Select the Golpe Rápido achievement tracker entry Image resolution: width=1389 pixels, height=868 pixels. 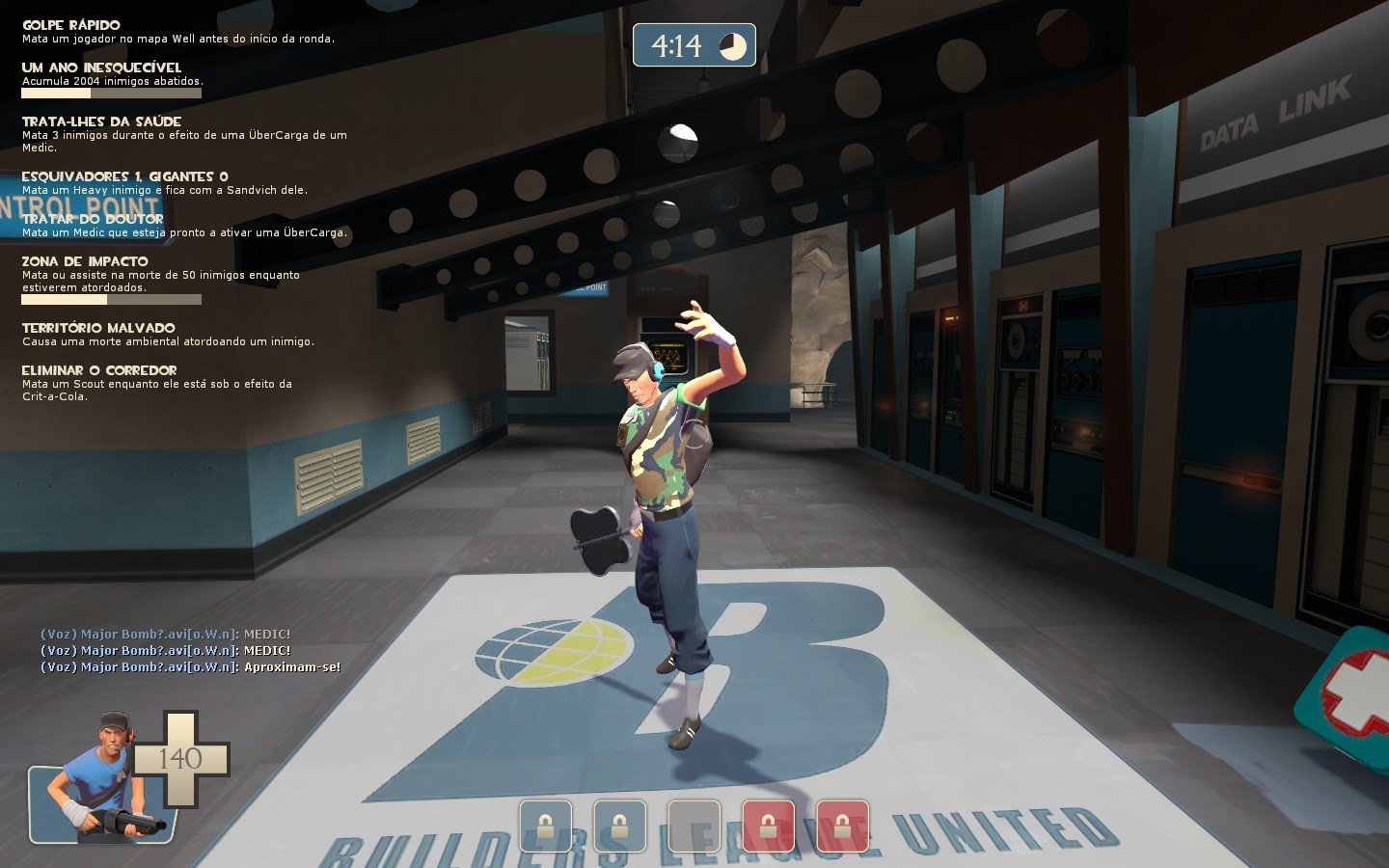point(71,25)
